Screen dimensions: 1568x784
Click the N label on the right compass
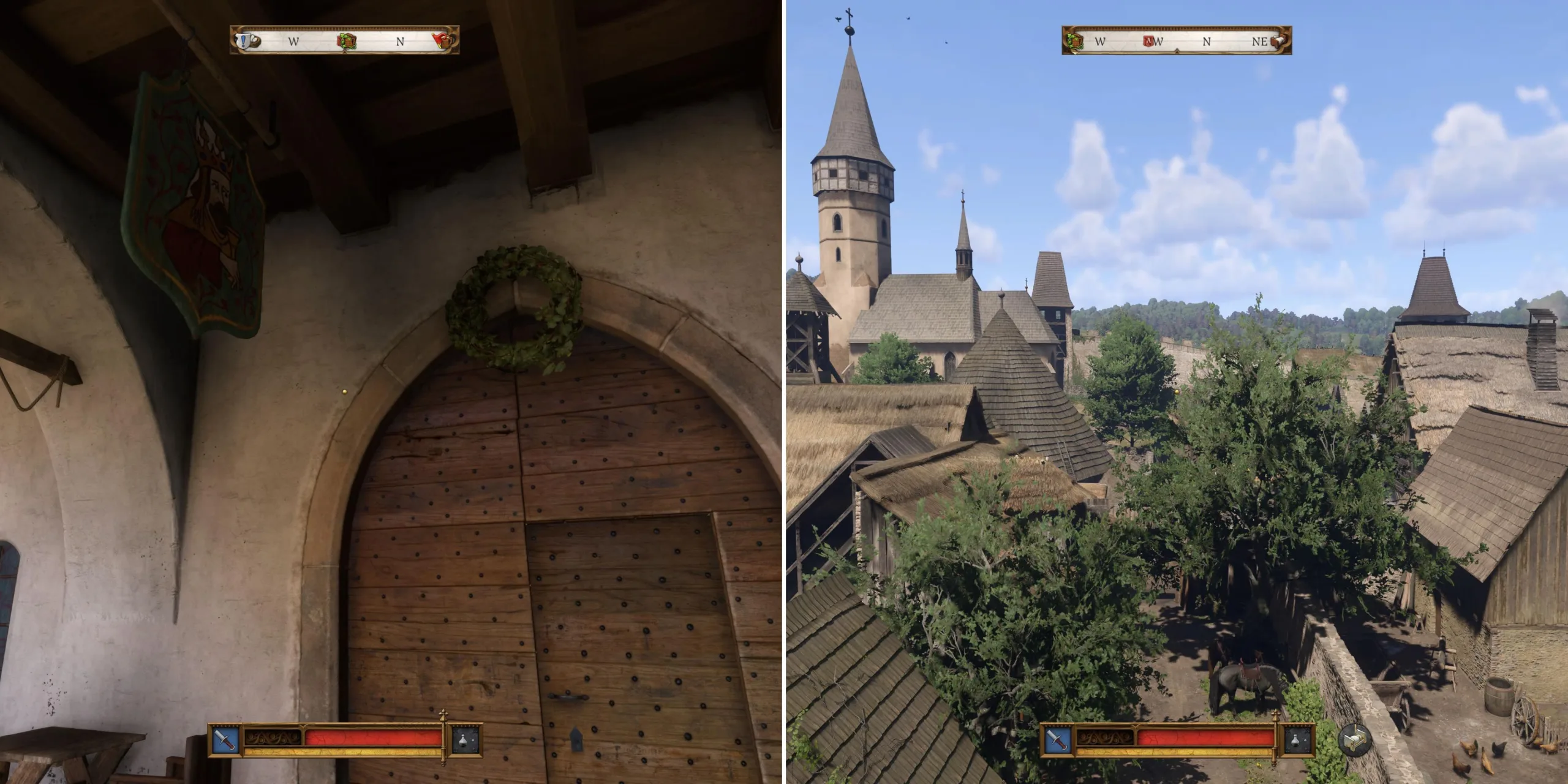coord(1206,41)
